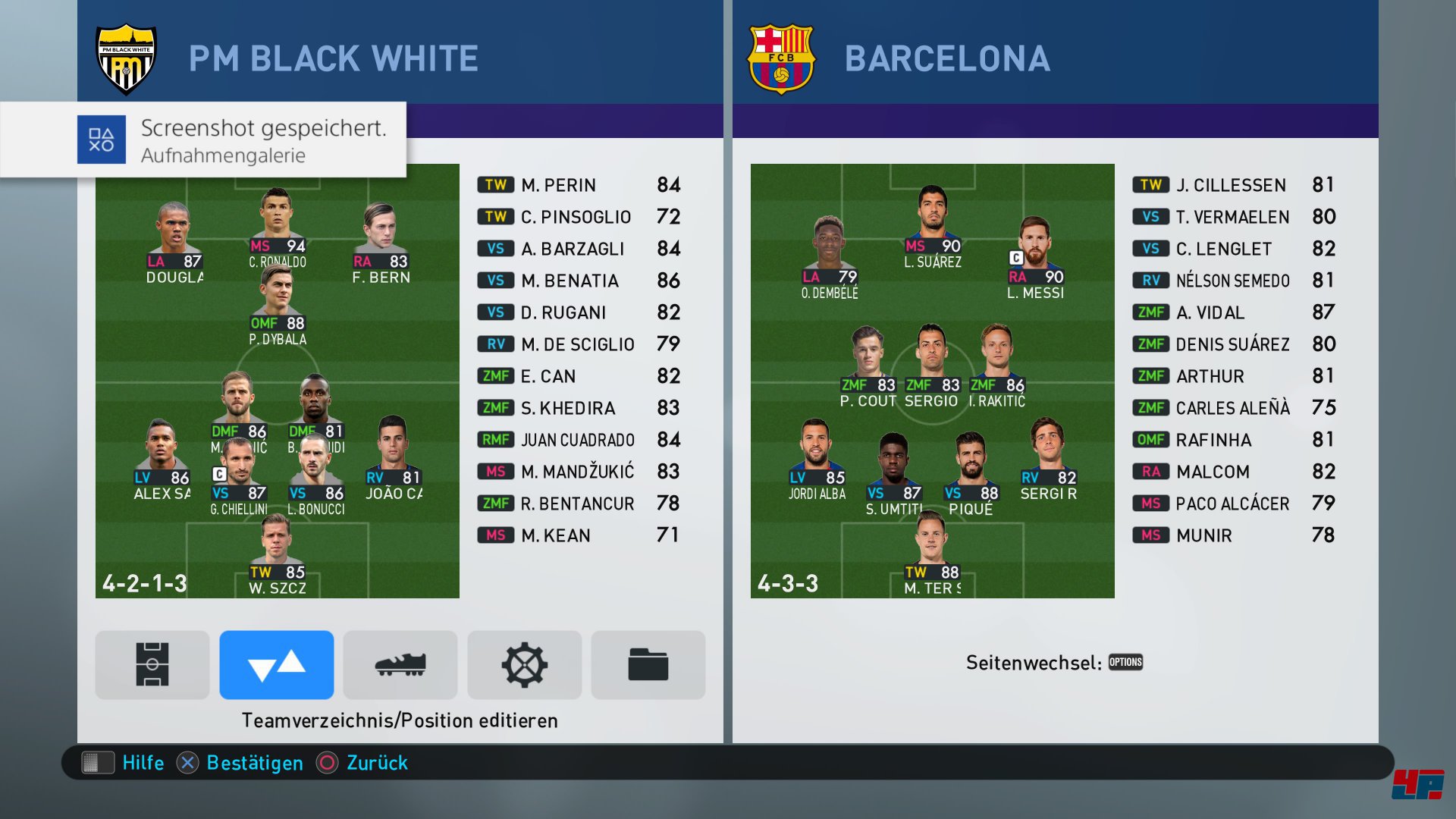Select J. Cillessen in Barcelona's substitutes
Viewport: 1456px width, 819px height.
tap(1234, 185)
